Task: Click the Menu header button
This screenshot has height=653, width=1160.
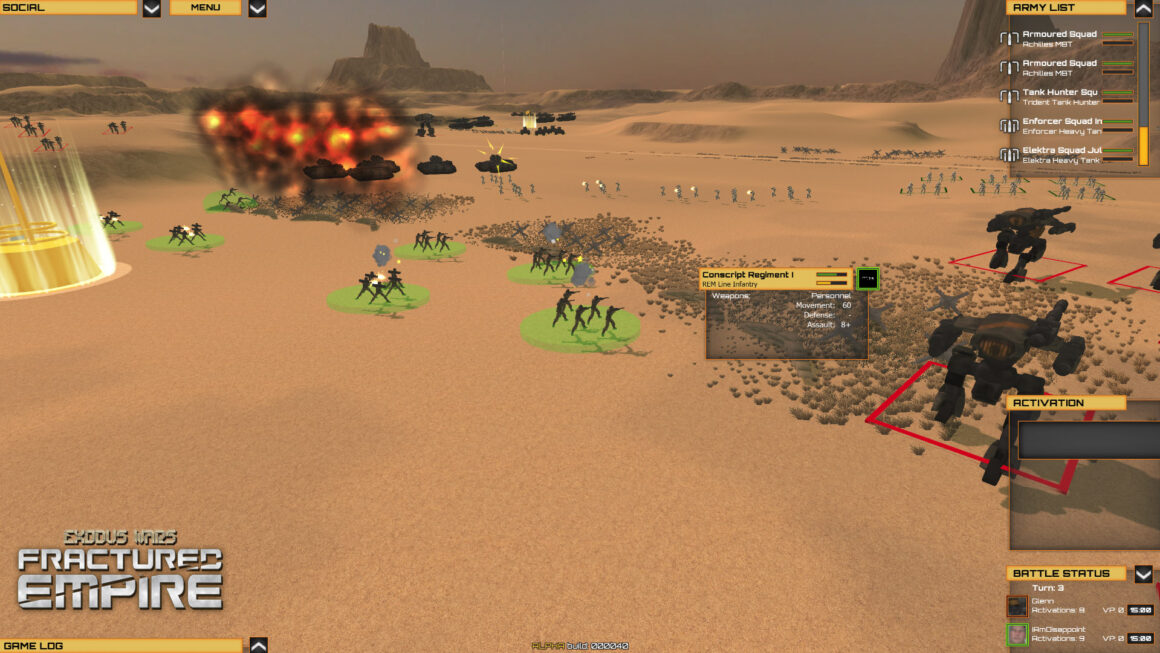Action: [205, 8]
